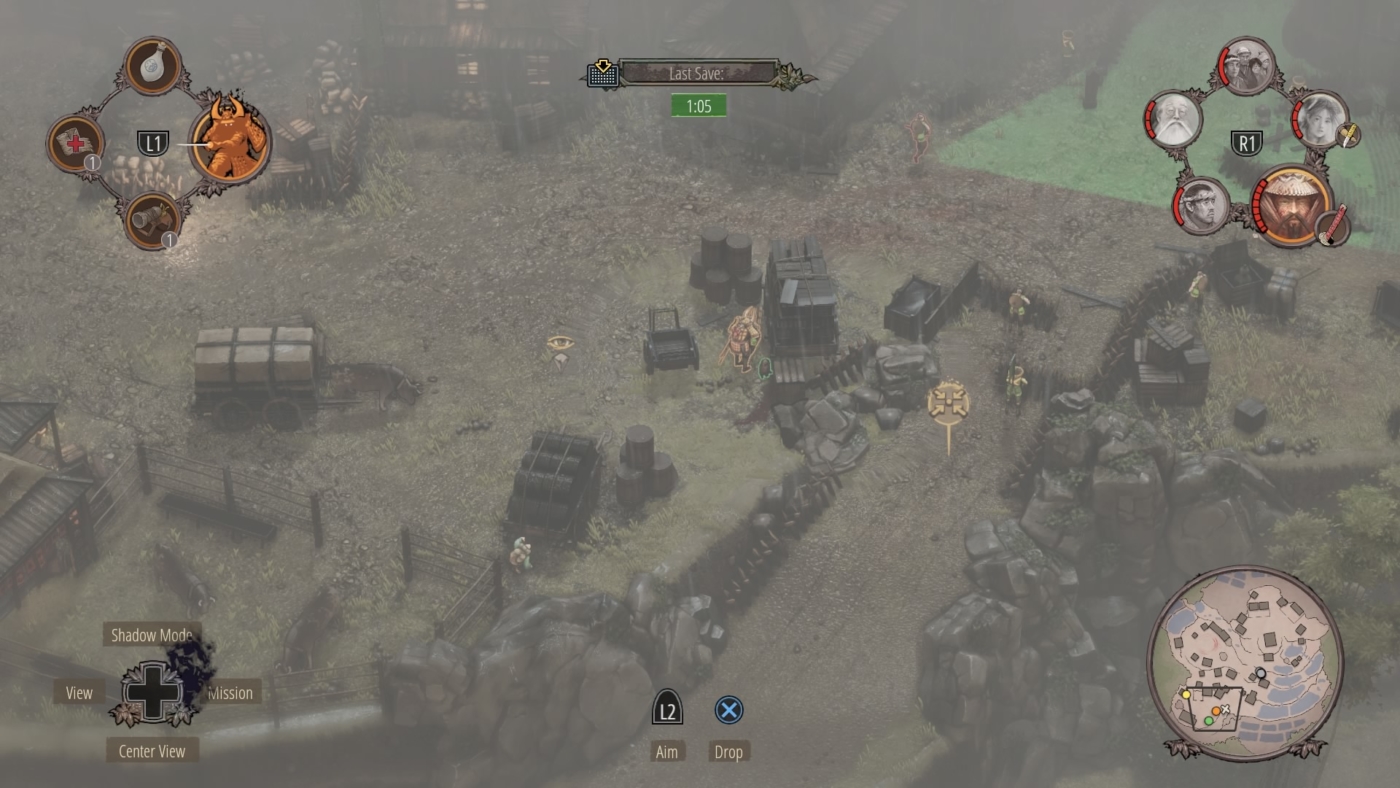Screen dimensions: 1400x788
Task: Pick the headband ninja portrait
Action: point(1201,204)
